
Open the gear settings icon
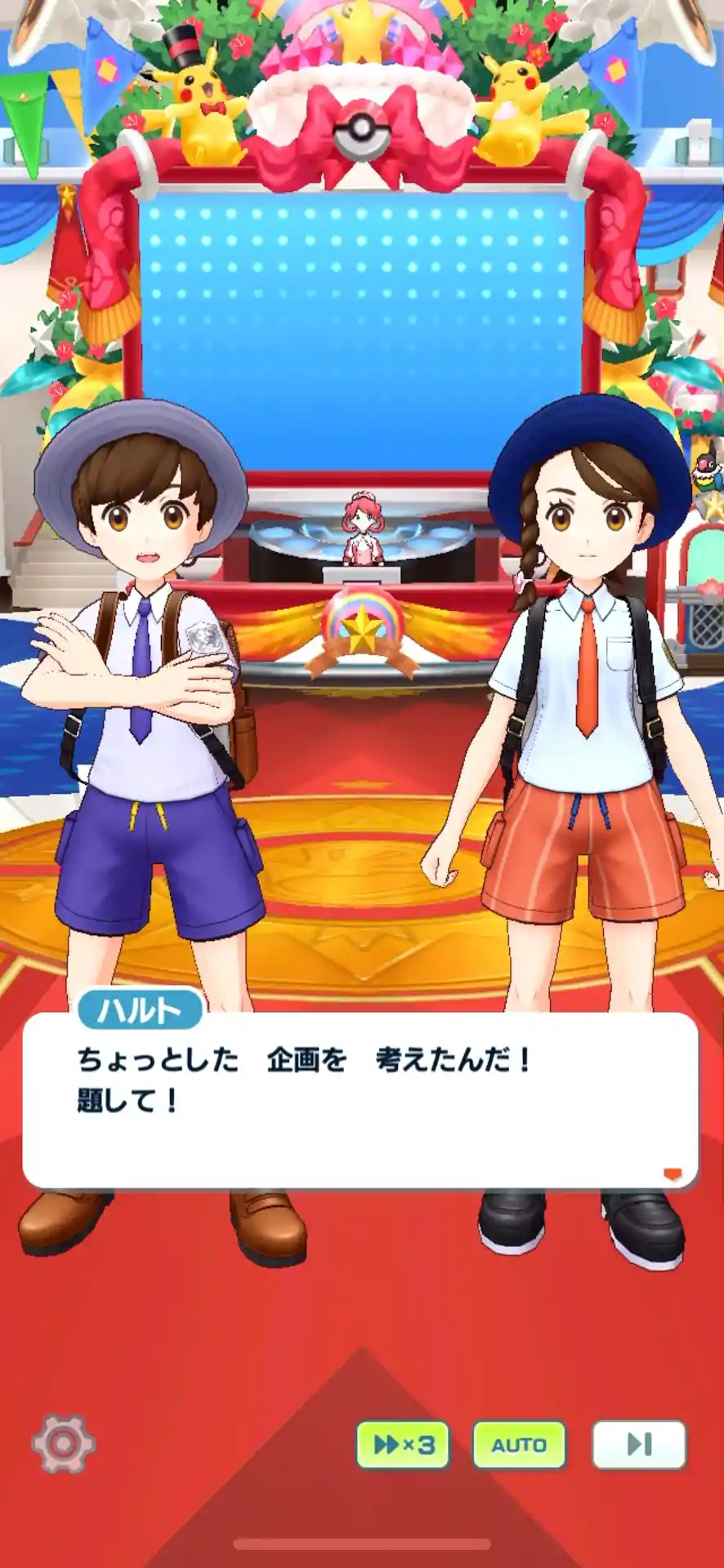[63, 1444]
